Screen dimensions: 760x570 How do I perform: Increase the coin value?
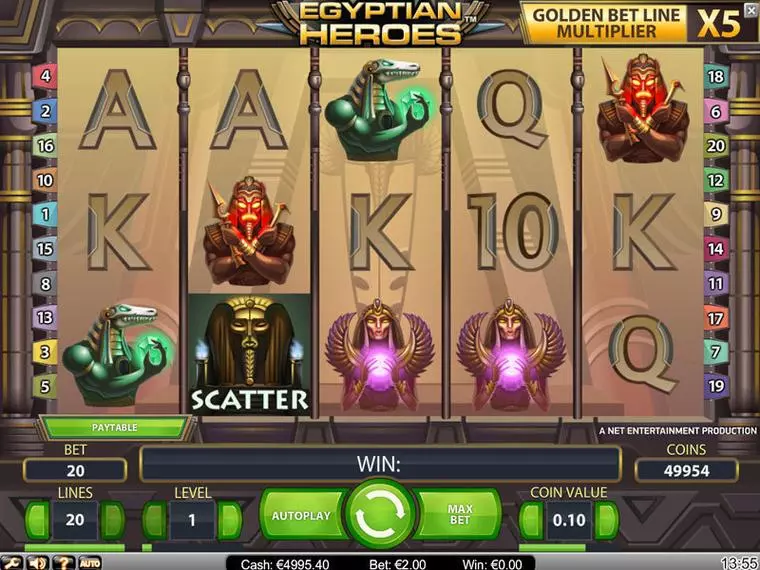(607, 521)
